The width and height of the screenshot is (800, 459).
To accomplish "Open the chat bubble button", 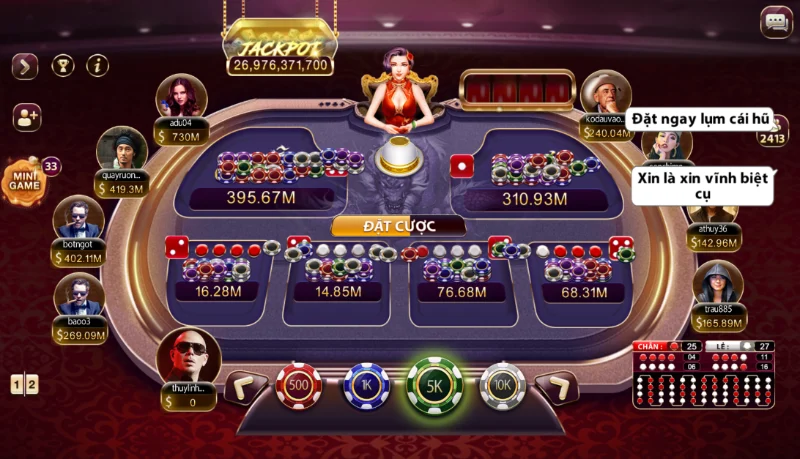I will pyautogui.click(x=776, y=21).
